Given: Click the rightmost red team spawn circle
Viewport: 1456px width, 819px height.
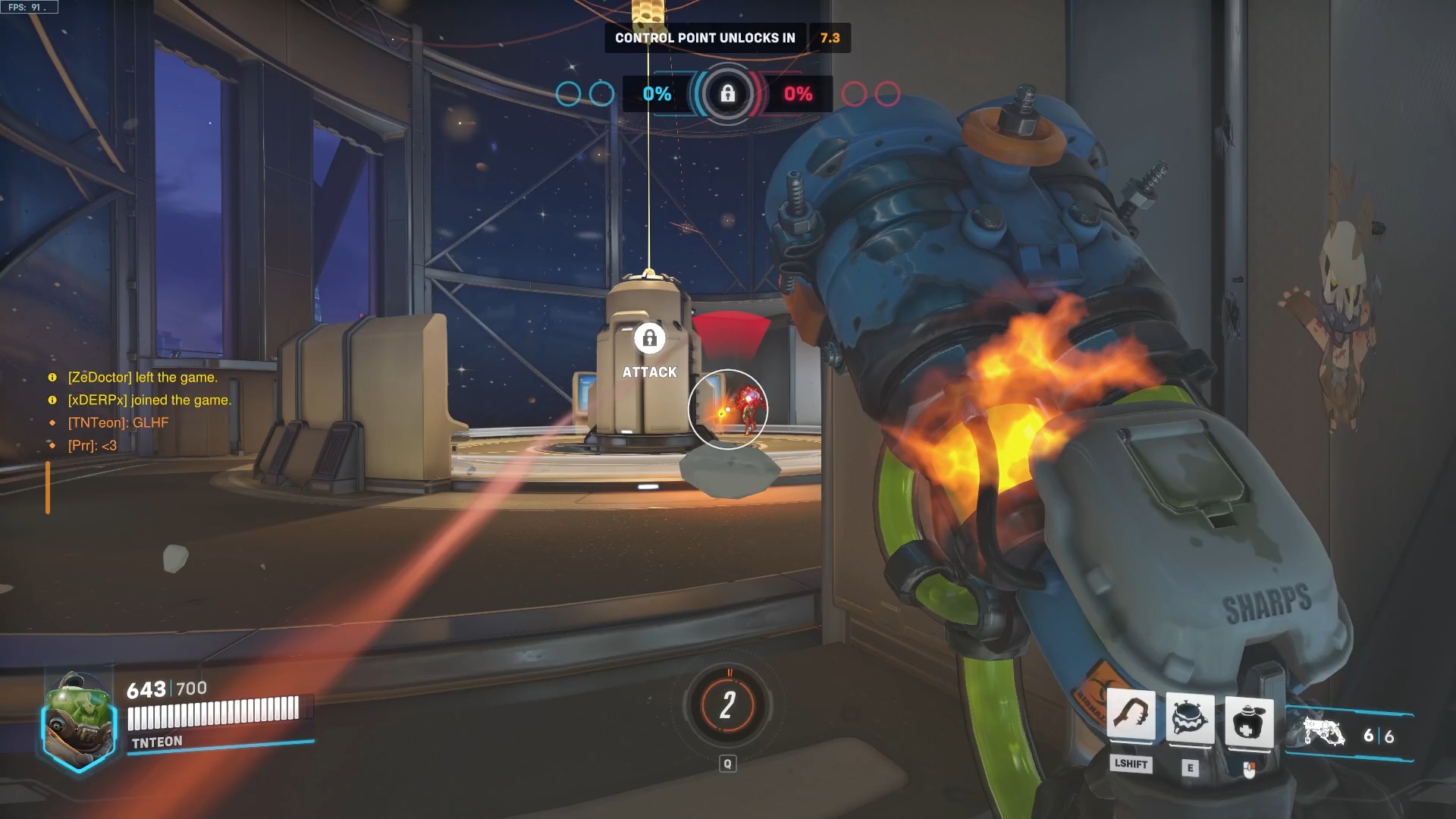Looking at the screenshot, I should (886, 94).
